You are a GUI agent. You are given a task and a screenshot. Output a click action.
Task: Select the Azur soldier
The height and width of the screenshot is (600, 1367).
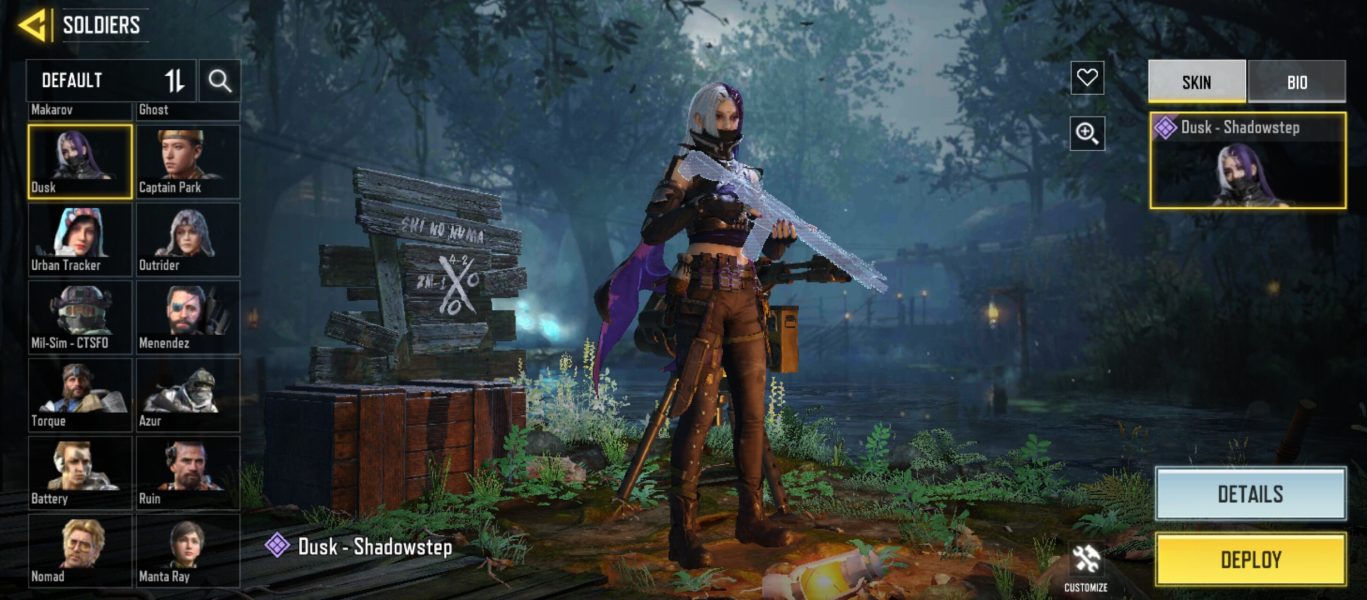(188, 395)
